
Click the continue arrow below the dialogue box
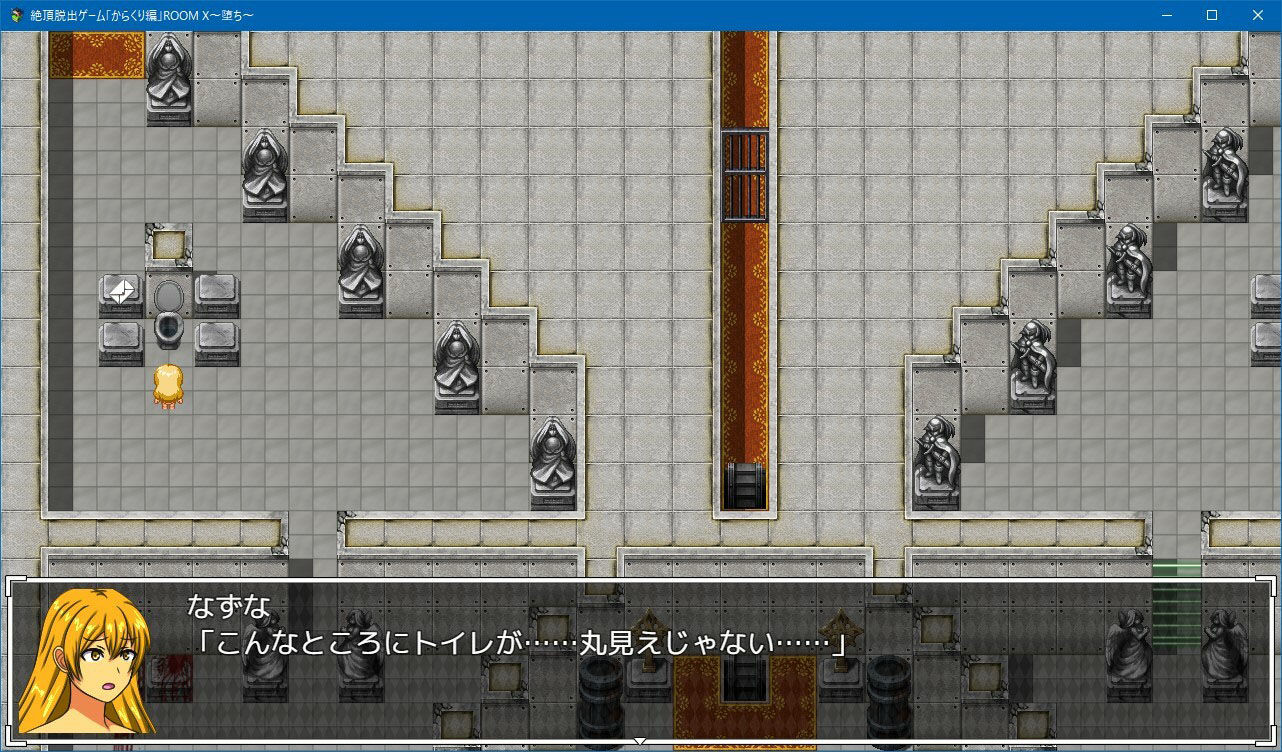639,742
